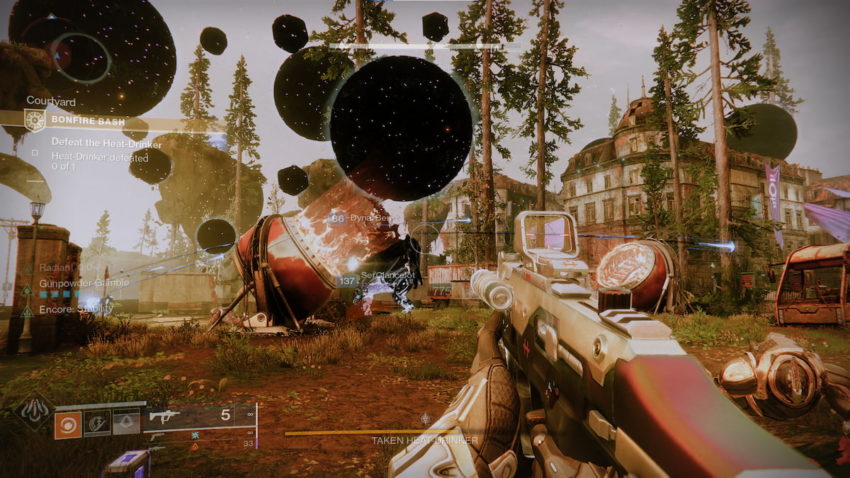Click the Bonfire Bash activity emblem icon
The height and width of the screenshot is (478, 850).
36,121
